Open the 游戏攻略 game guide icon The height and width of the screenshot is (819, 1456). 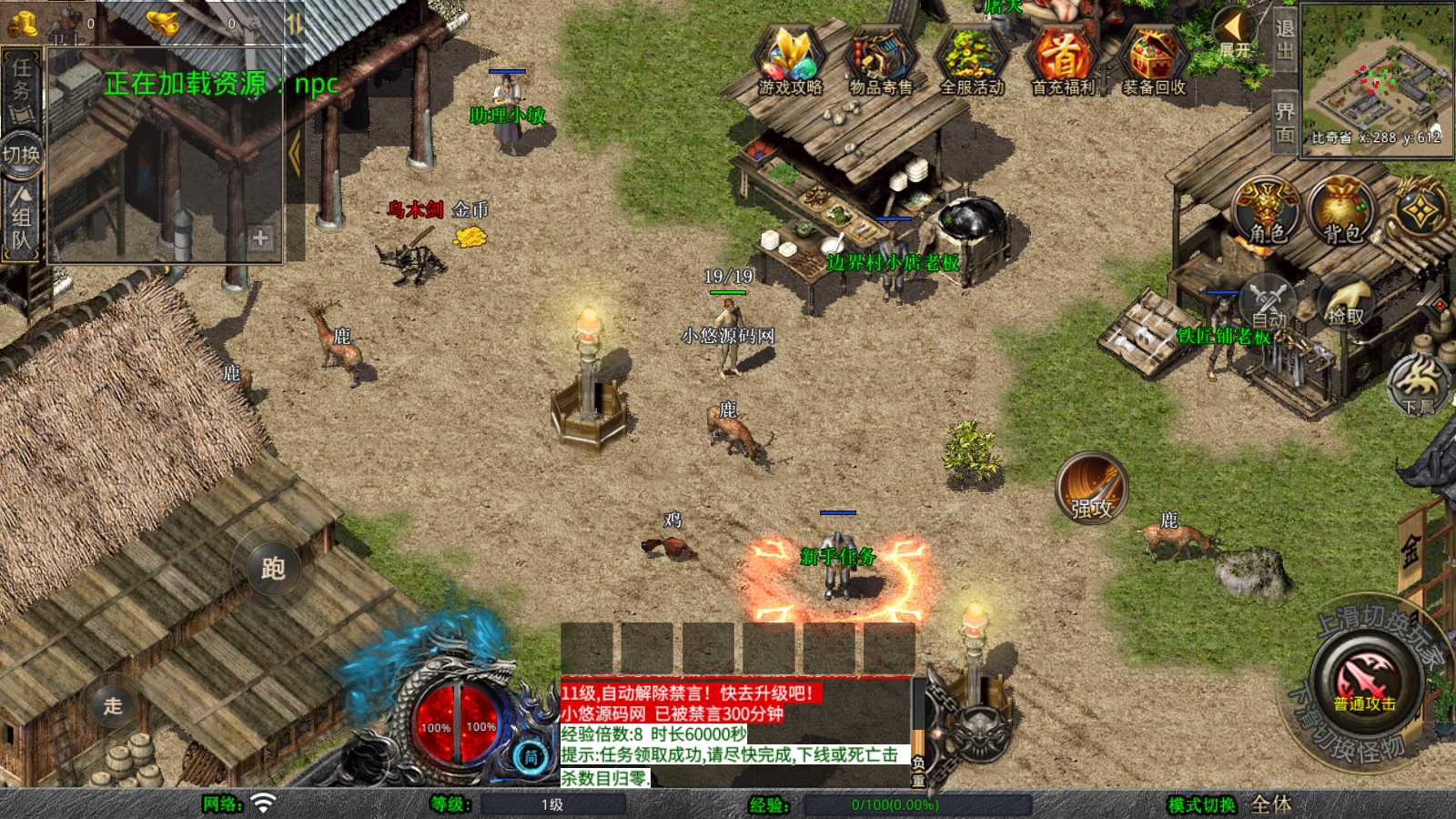click(x=790, y=61)
